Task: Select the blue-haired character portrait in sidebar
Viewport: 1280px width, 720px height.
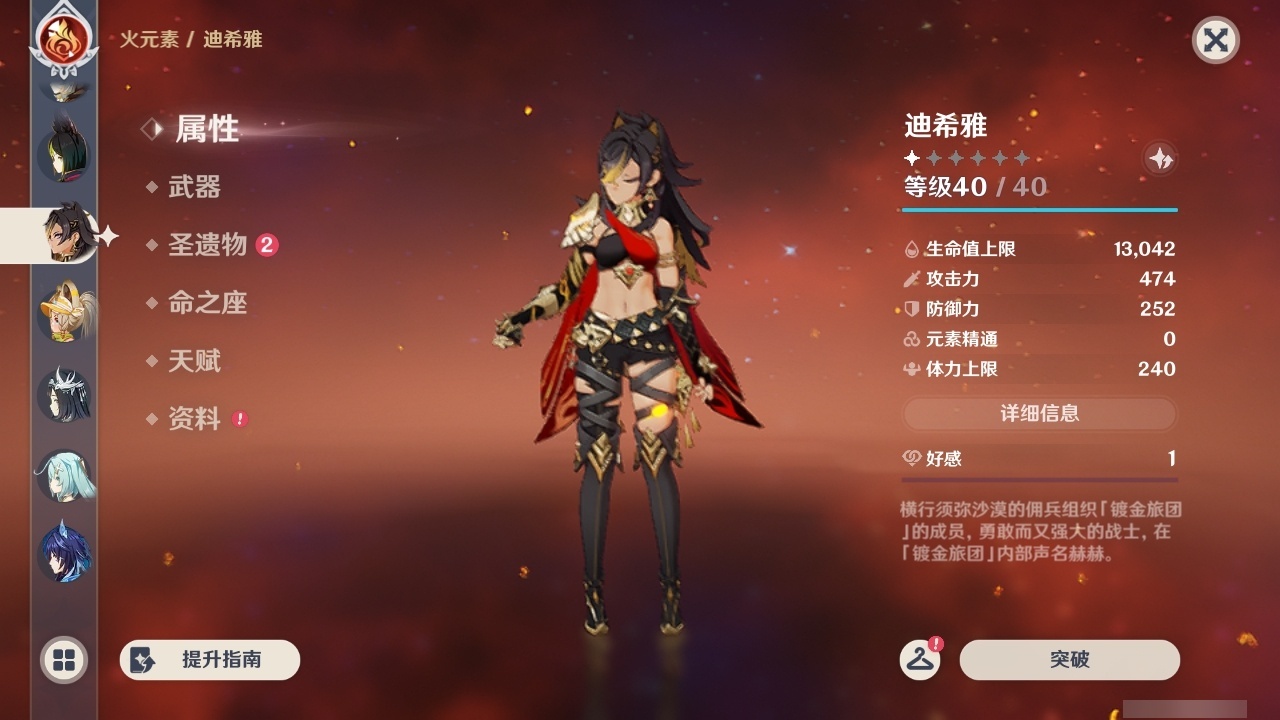Action: tap(63, 552)
